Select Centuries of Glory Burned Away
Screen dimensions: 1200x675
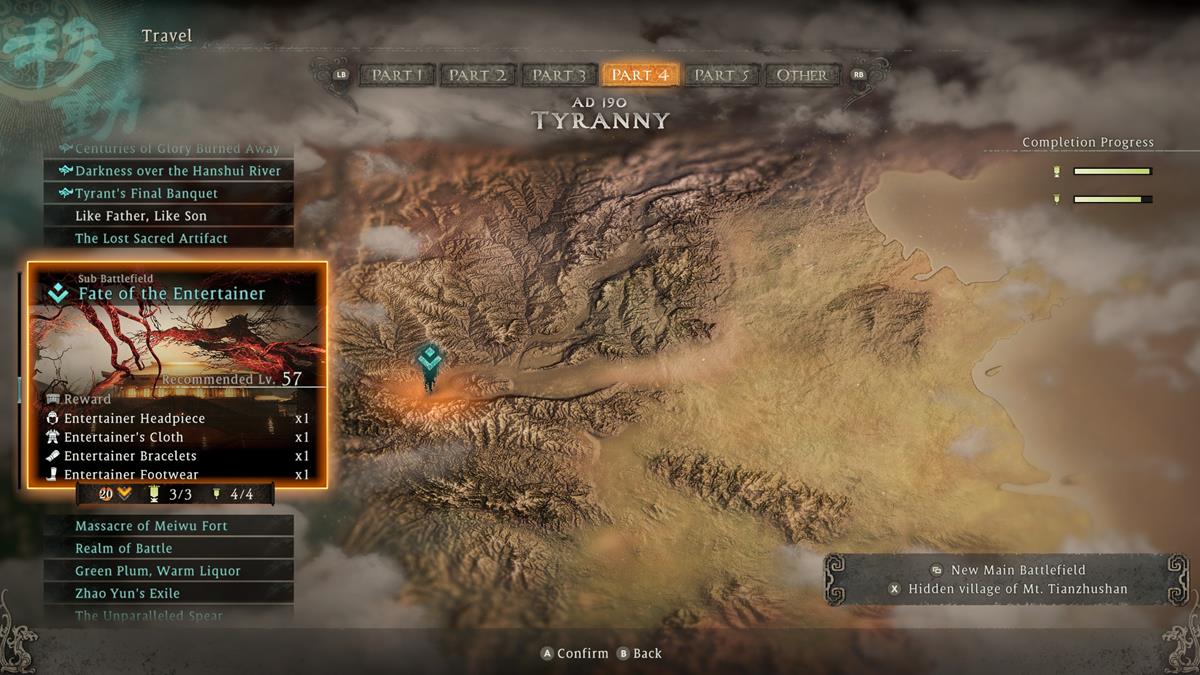(x=168, y=149)
